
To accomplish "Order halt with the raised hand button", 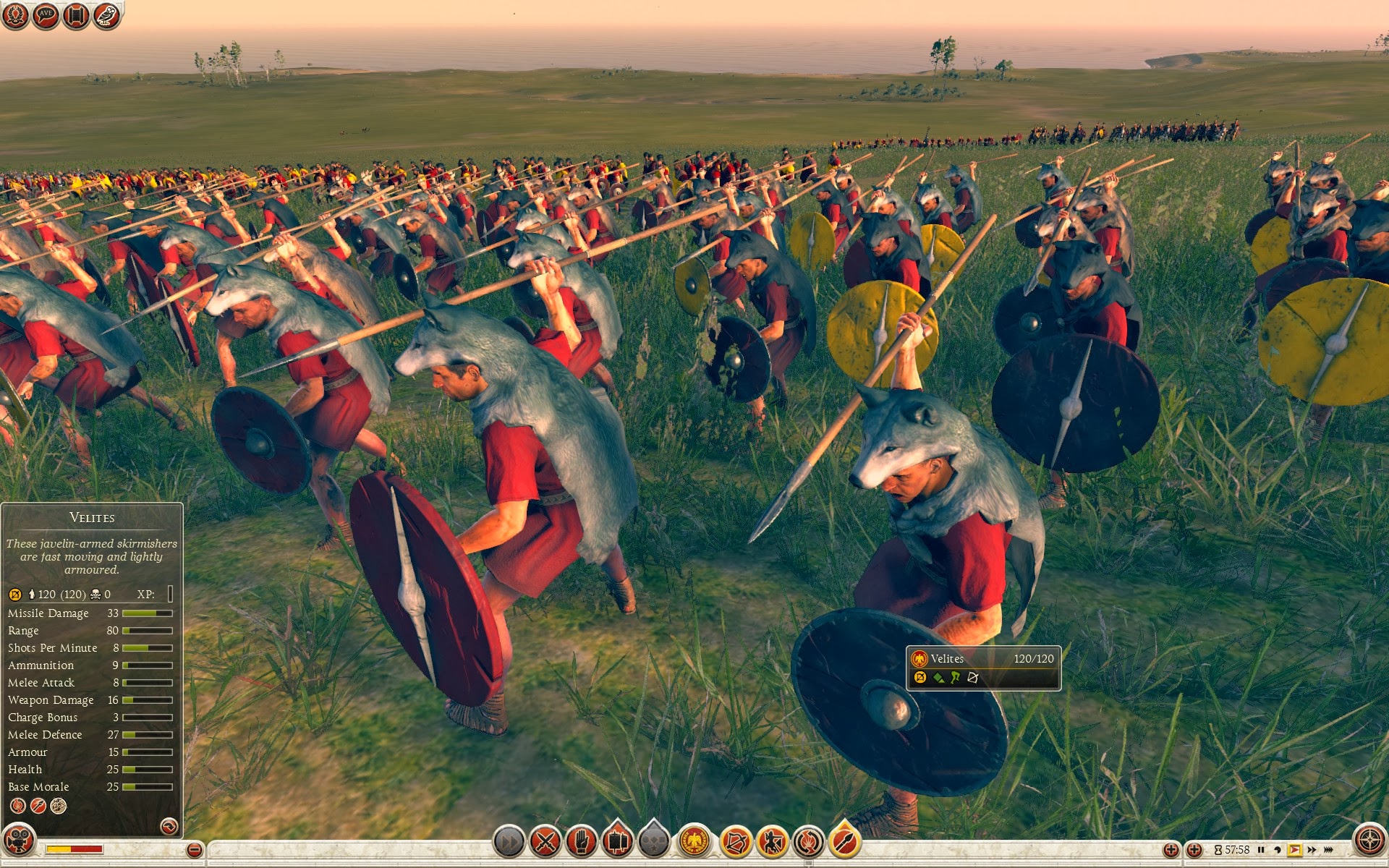I will (x=582, y=841).
